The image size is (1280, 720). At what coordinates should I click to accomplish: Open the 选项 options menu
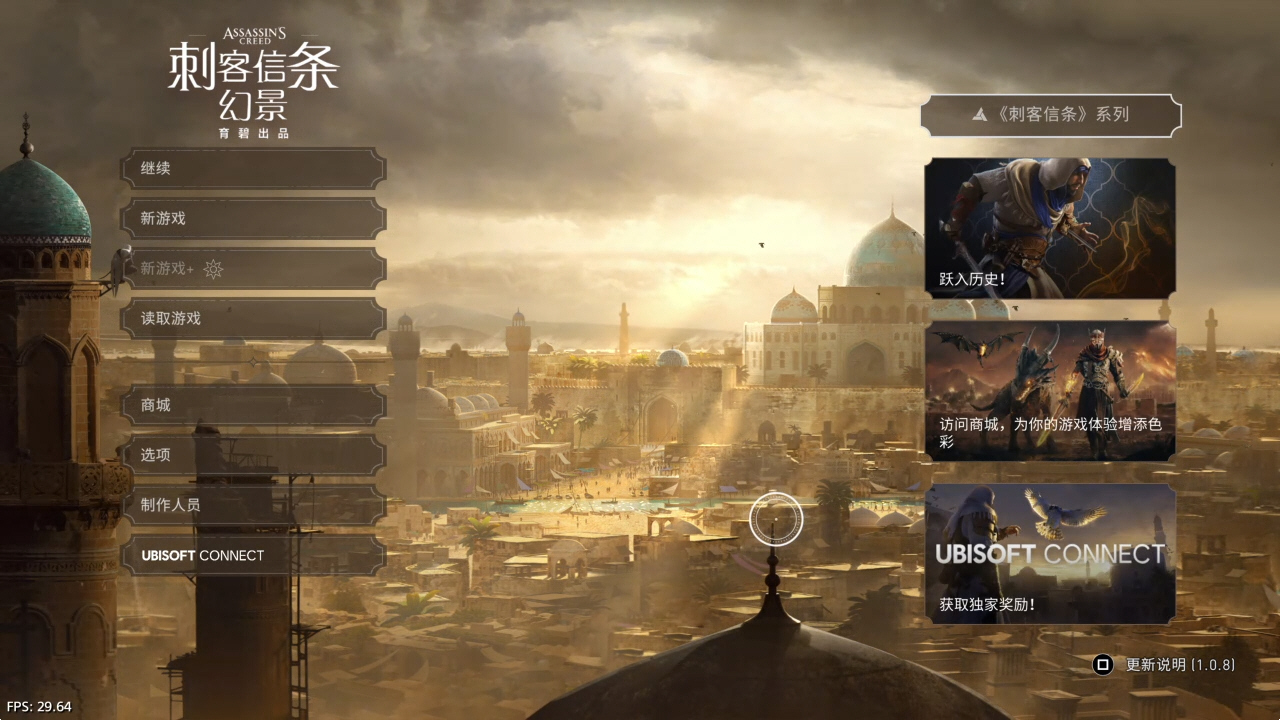(x=253, y=455)
